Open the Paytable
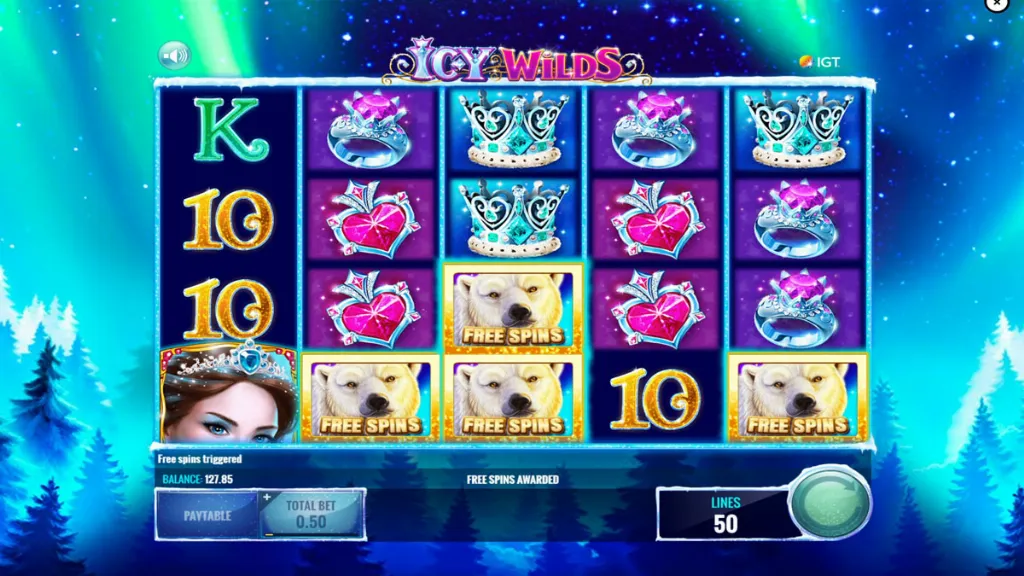 click(x=207, y=515)
